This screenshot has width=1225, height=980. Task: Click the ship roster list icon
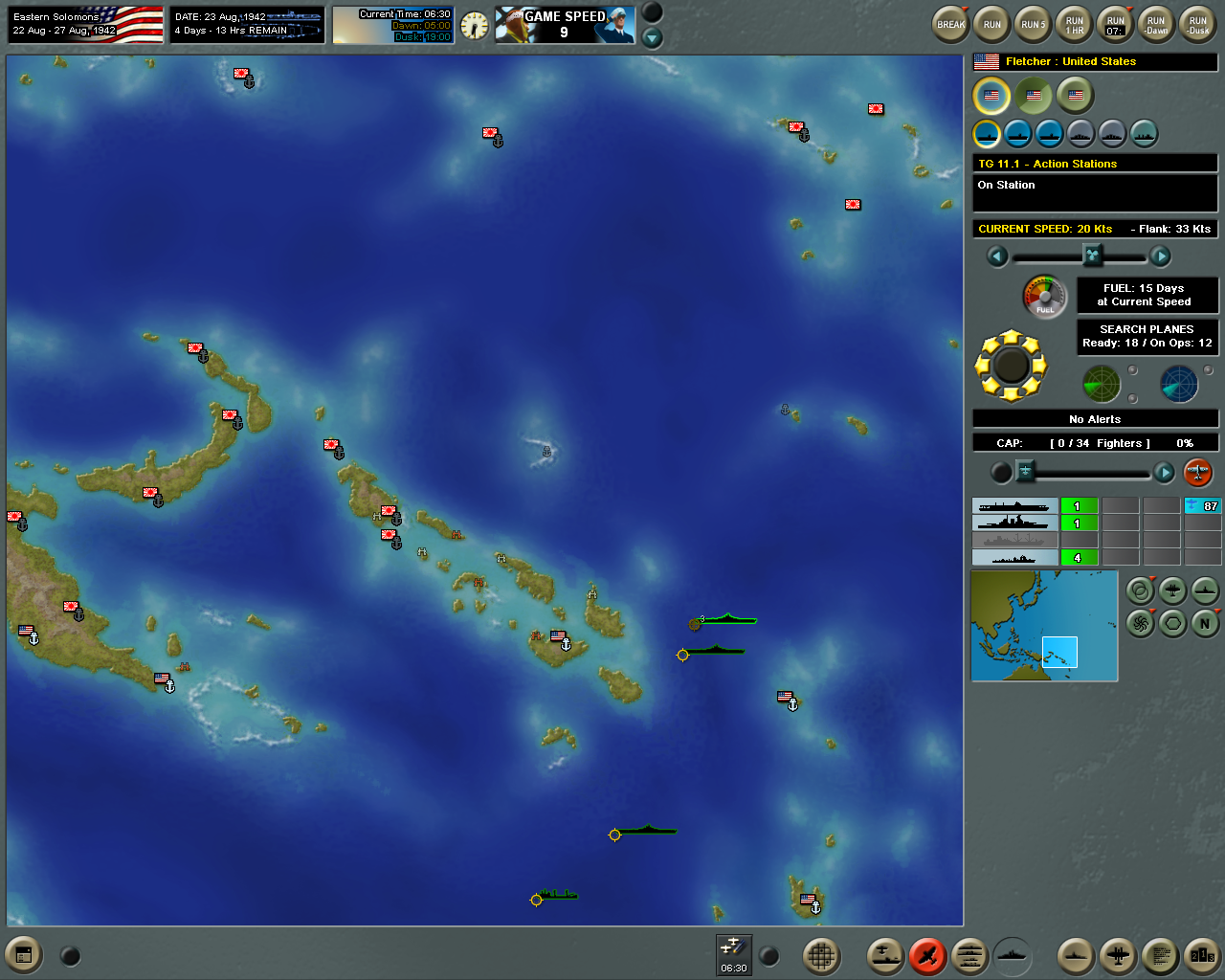(x=969, y=955)
